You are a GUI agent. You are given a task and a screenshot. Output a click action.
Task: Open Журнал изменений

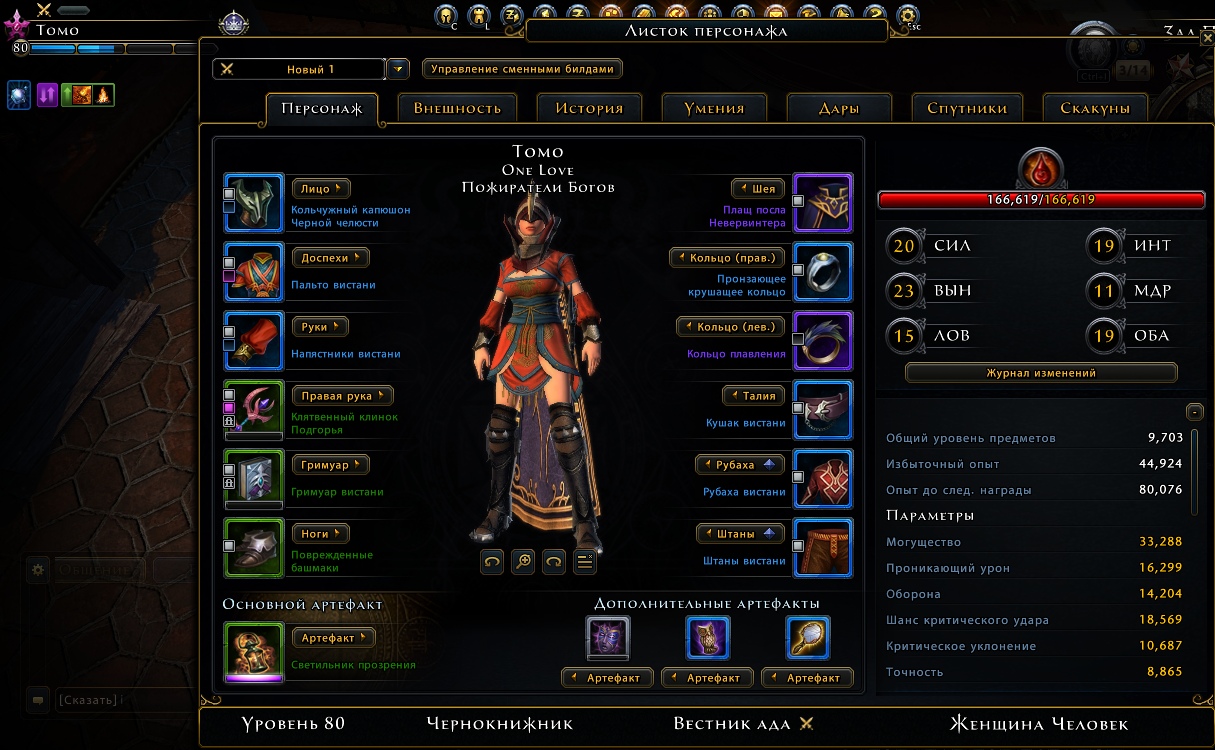coord(1041,373)
